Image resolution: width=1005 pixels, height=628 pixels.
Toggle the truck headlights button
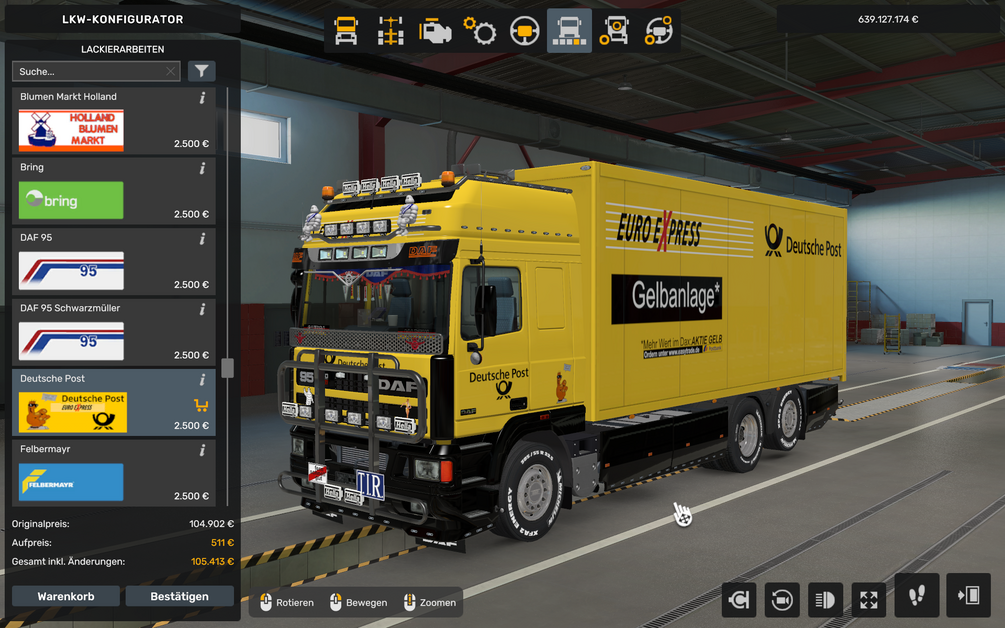(x=825, y=599)
